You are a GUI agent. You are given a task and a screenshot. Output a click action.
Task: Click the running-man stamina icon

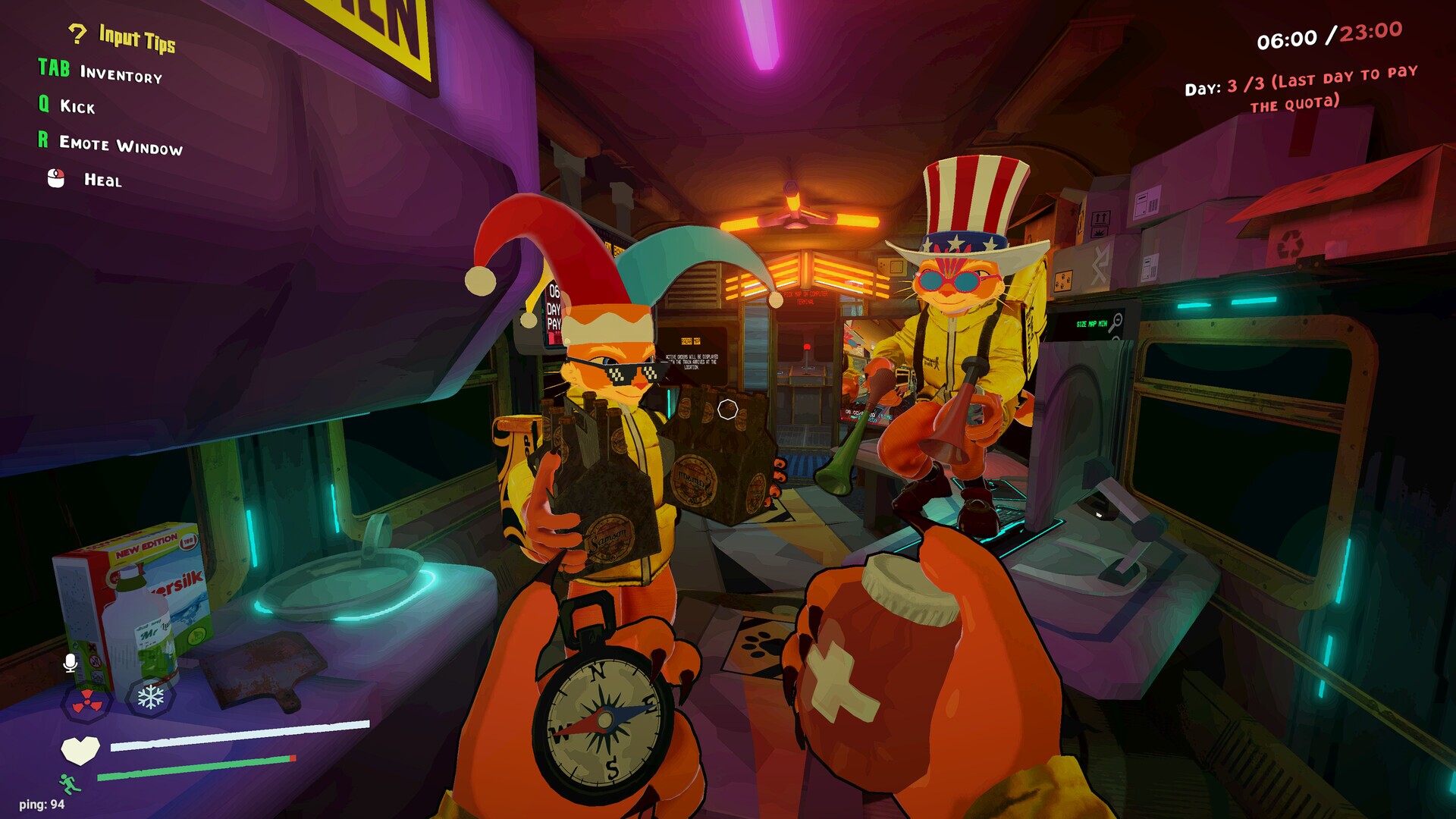(x=67, y=782)
